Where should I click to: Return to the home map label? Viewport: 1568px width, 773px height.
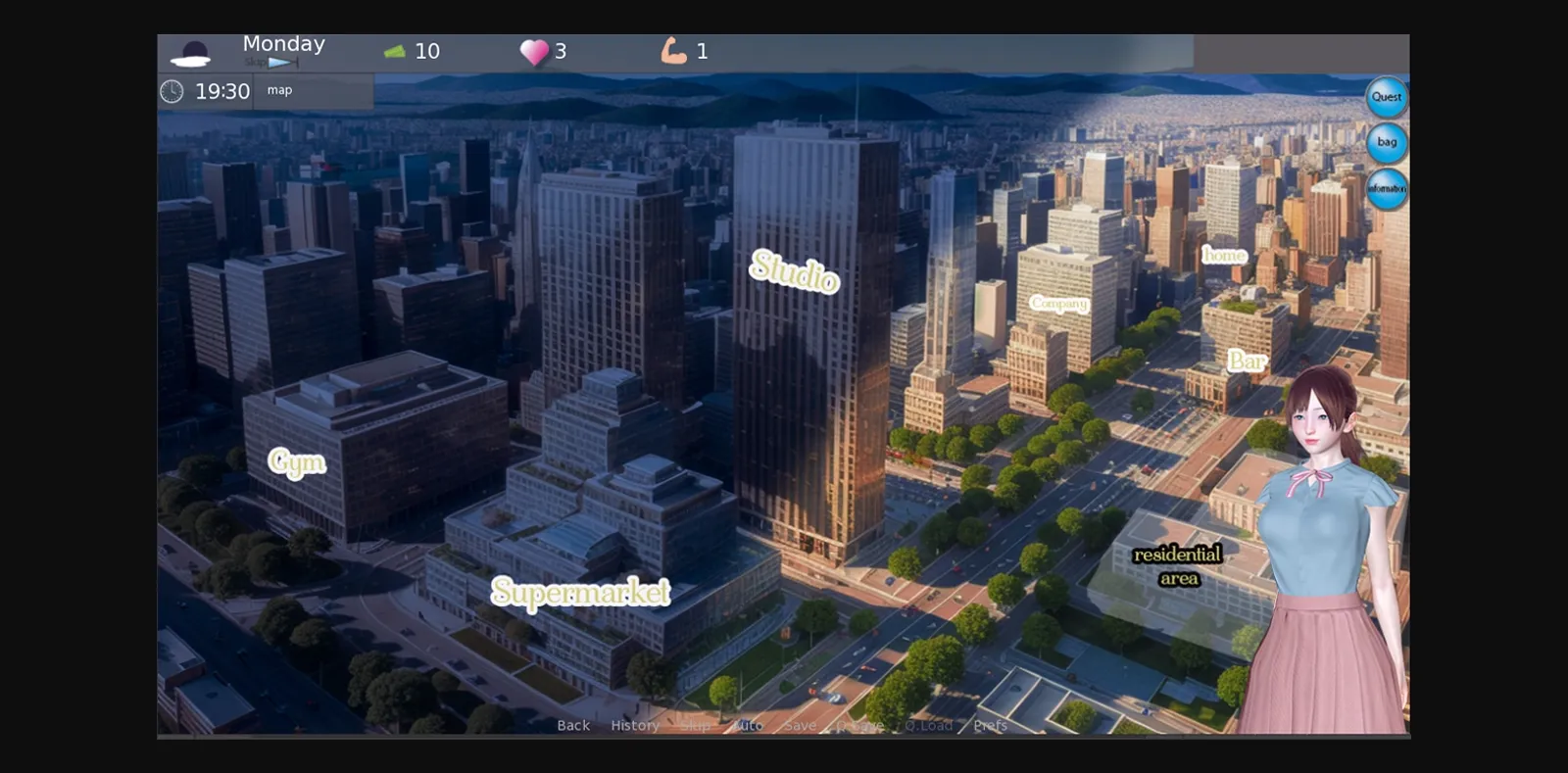[1224, 255]
